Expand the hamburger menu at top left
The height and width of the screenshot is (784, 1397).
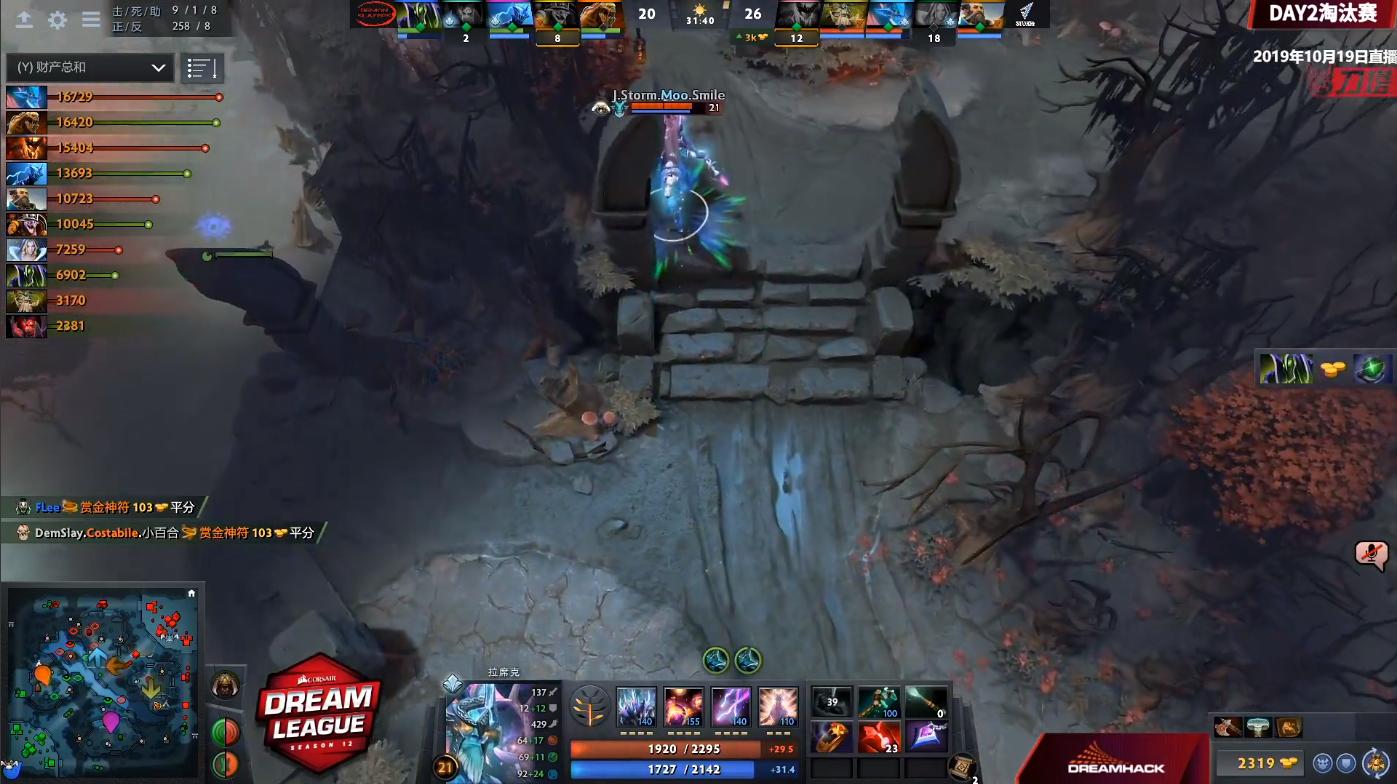(x=91, y=19)
